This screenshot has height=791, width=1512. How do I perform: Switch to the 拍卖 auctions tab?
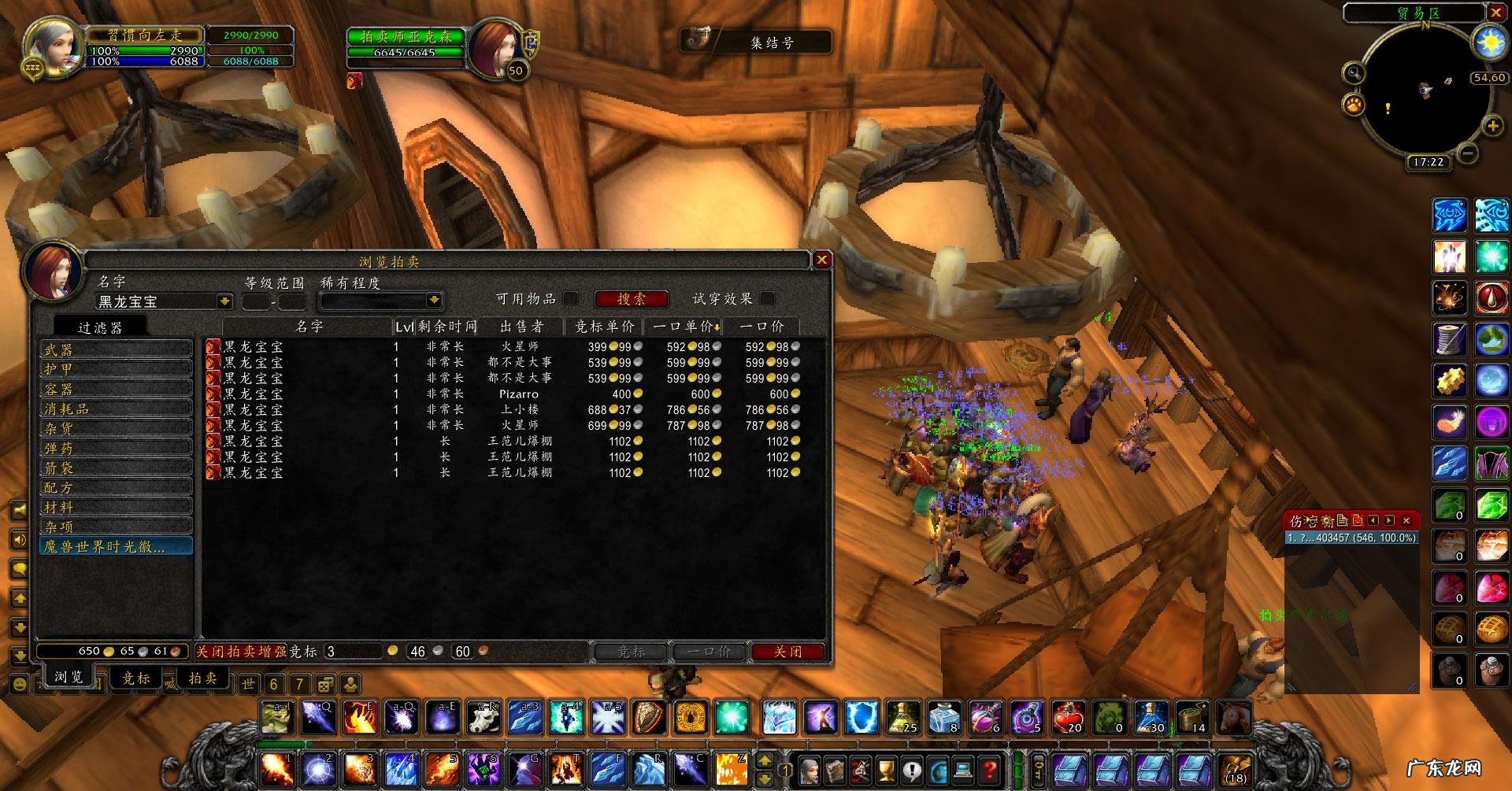coord(202,678)
